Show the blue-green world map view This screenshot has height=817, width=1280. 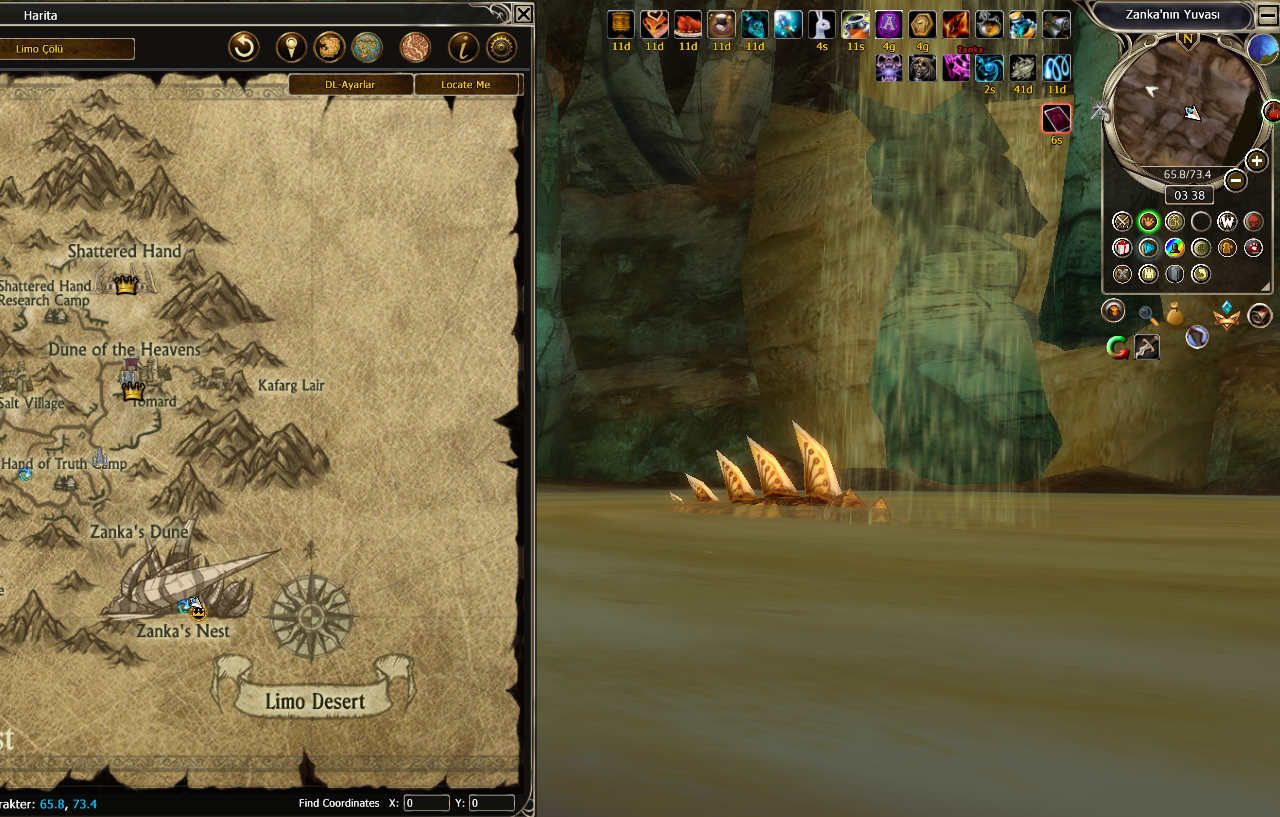pos(367,47)
